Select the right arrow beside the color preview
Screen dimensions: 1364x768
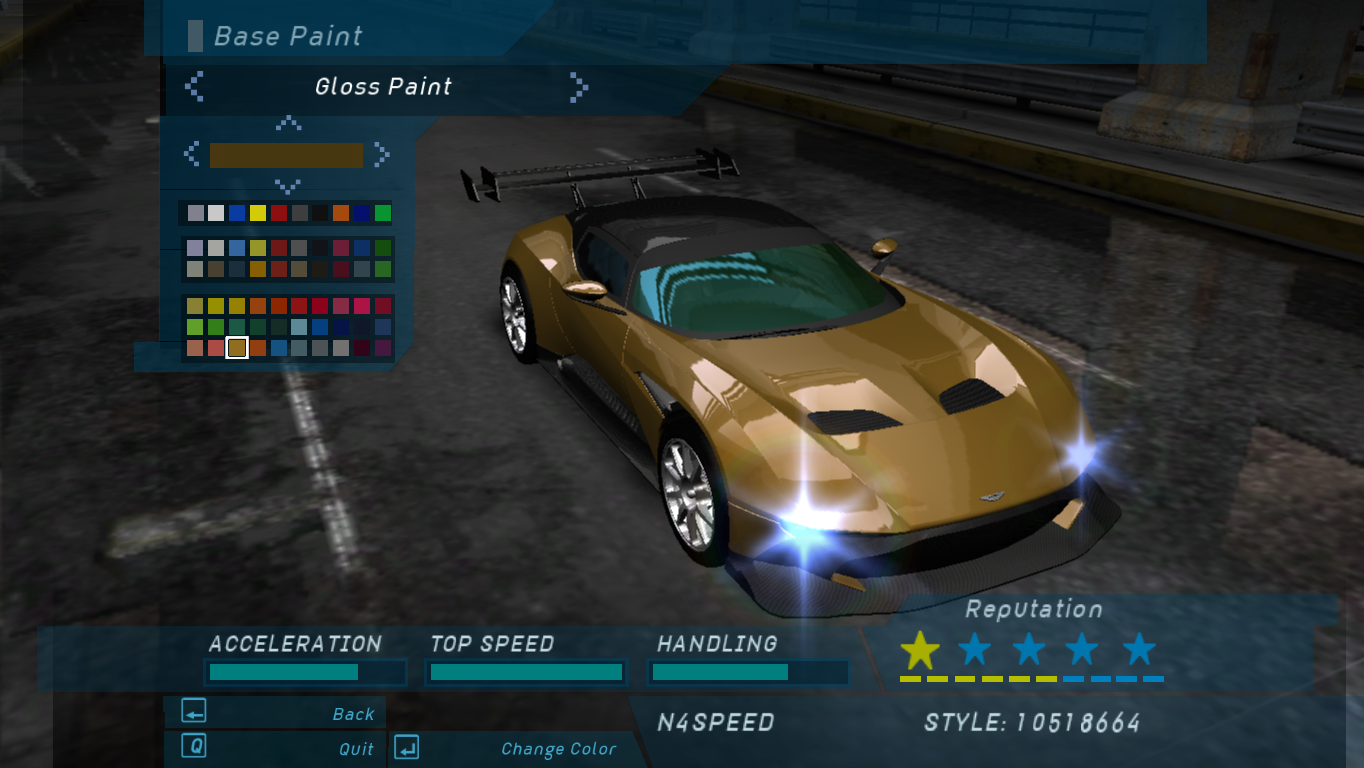[381, 154]
